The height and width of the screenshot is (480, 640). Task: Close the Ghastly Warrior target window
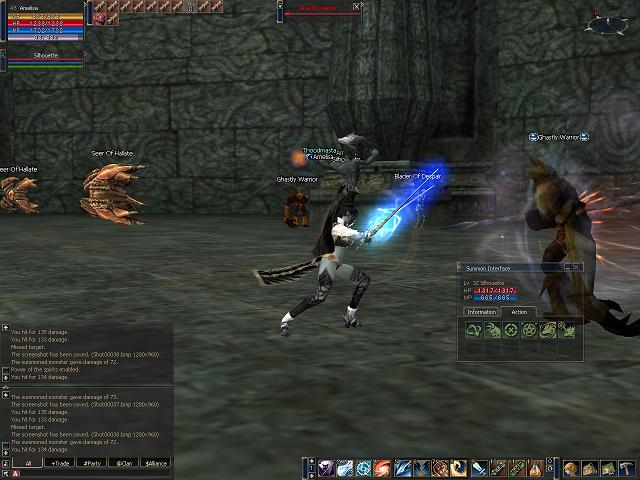(359, 6)
